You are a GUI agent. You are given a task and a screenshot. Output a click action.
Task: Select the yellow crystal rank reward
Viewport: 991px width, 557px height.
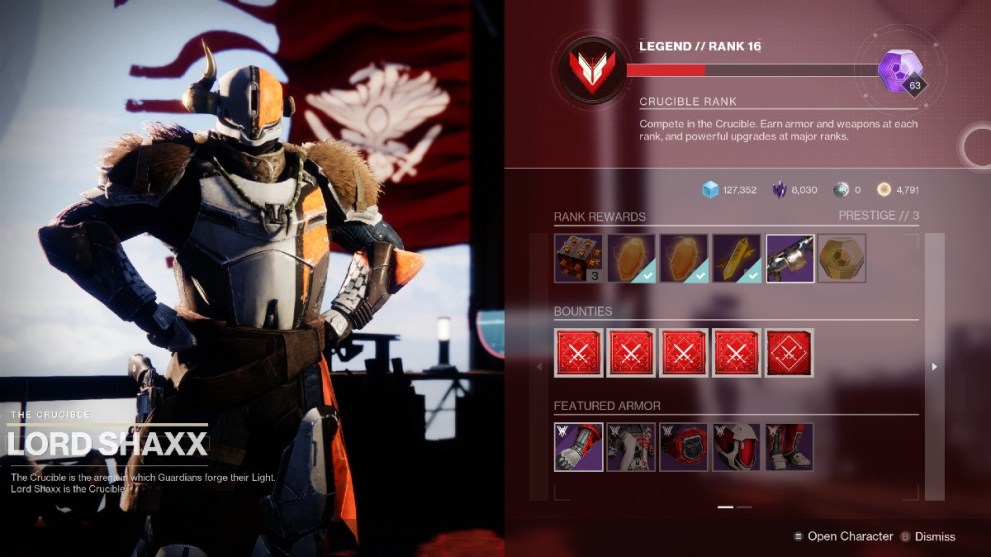point(737,258)
